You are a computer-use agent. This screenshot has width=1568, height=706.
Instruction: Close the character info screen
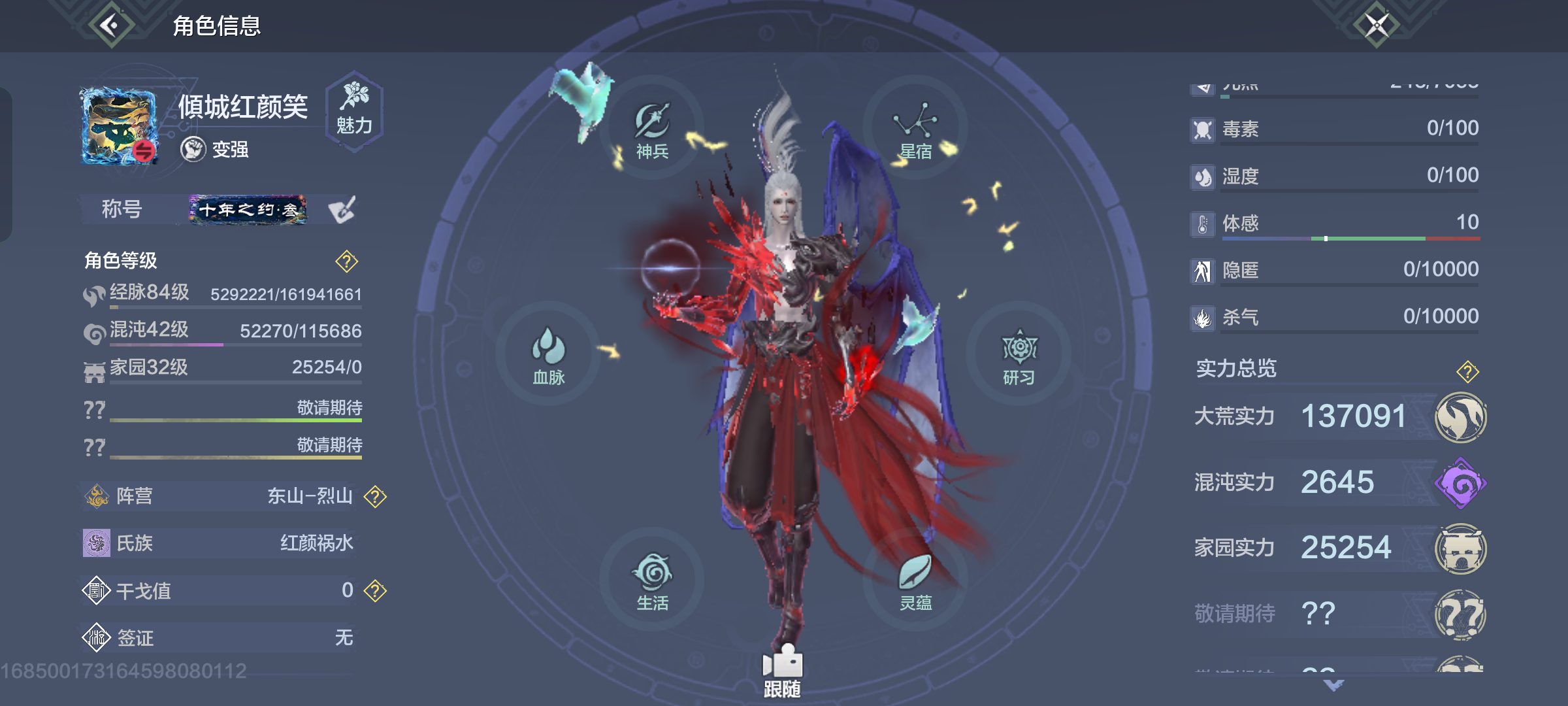1377,25
